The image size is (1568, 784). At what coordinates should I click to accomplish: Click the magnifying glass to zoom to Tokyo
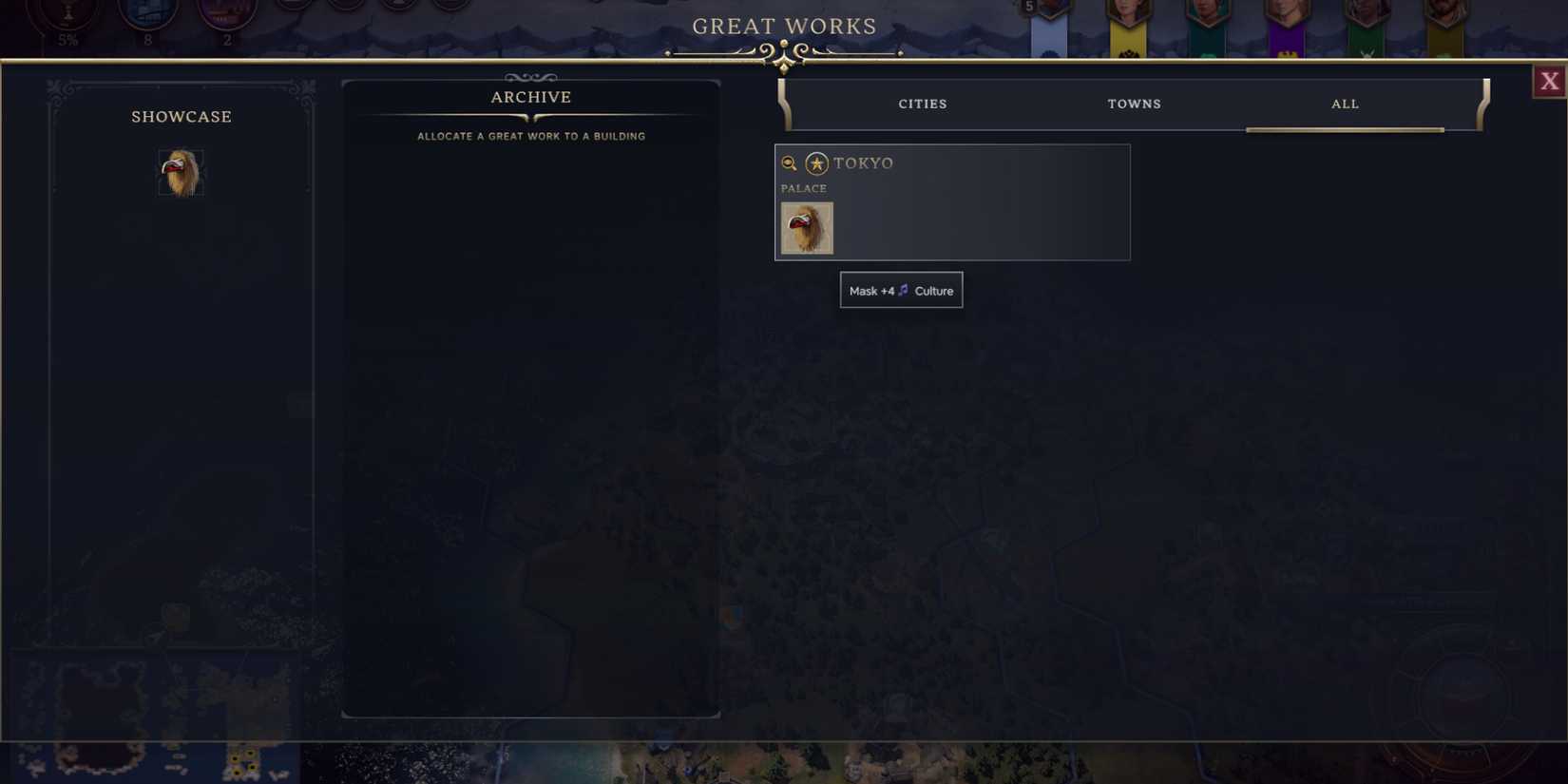[790, 163]
